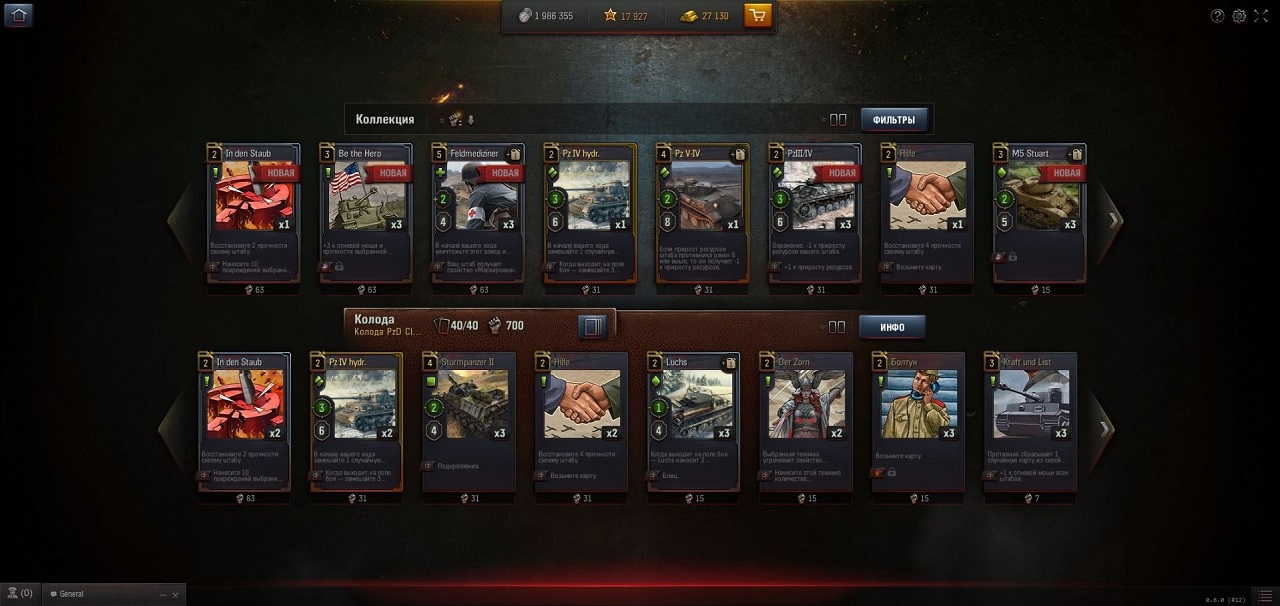Viewport: 1280px width, 606px height.
Task: Click the deck view button beside 700
Action: (593, 326)
